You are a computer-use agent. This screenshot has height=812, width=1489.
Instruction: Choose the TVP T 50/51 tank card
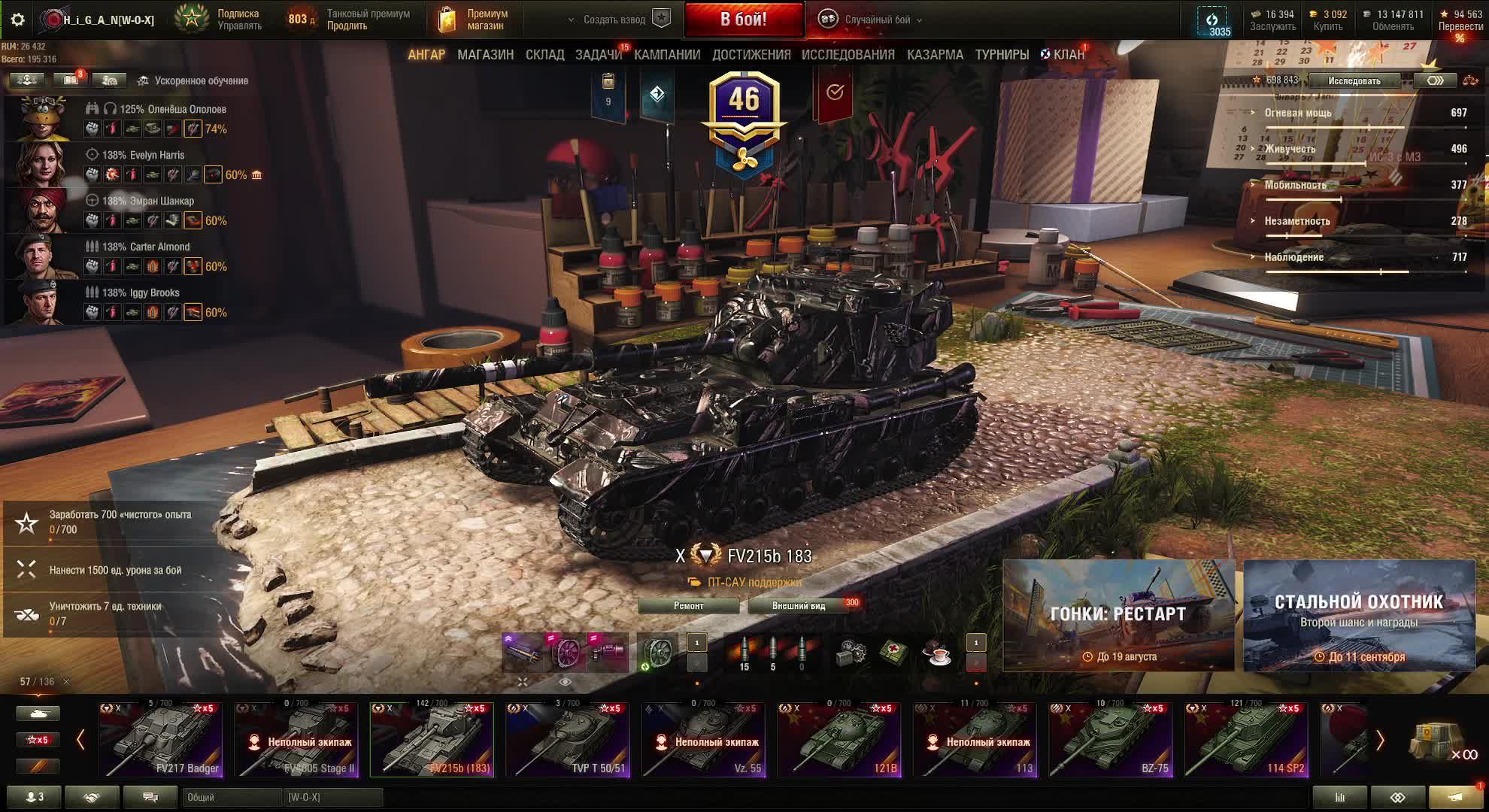pyautogui.click(x=568, y=740)
